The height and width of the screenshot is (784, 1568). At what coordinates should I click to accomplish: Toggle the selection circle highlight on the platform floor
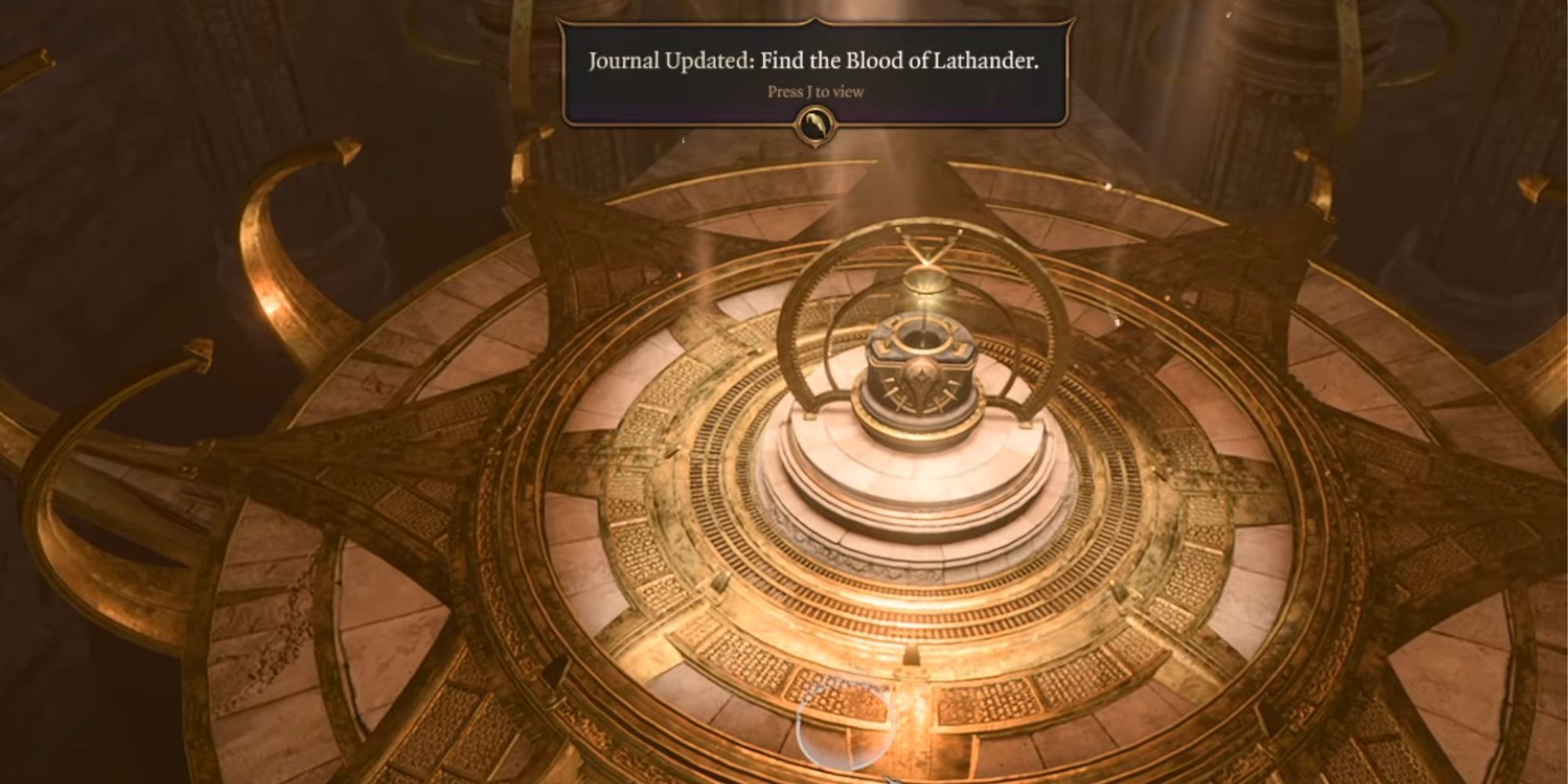click(847, 729)
